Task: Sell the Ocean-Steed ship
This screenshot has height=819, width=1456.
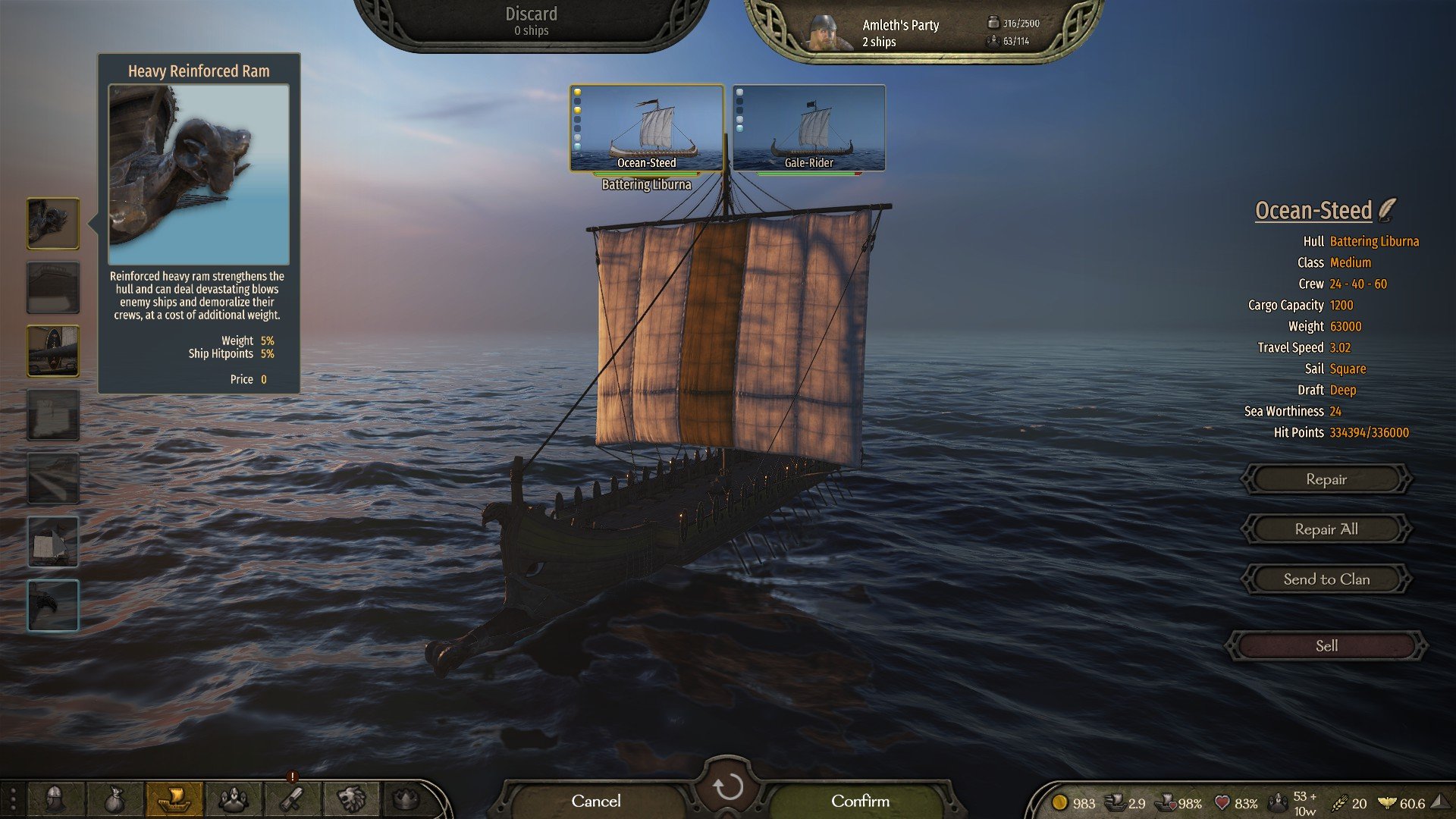Action: pyautogui.click(x=1326, y=646)
